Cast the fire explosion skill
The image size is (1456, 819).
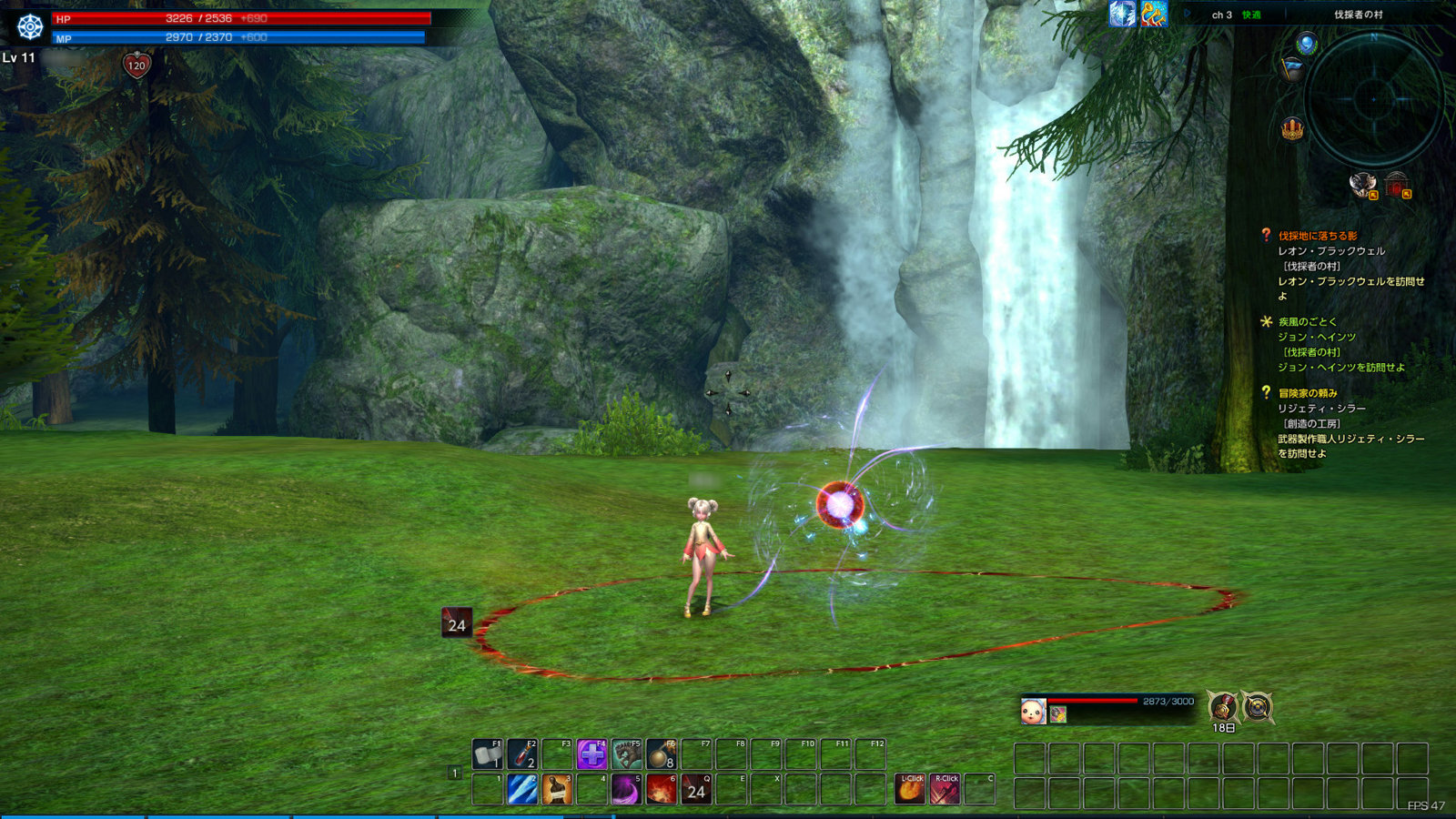pyautogui.click(x=662, y=789)
